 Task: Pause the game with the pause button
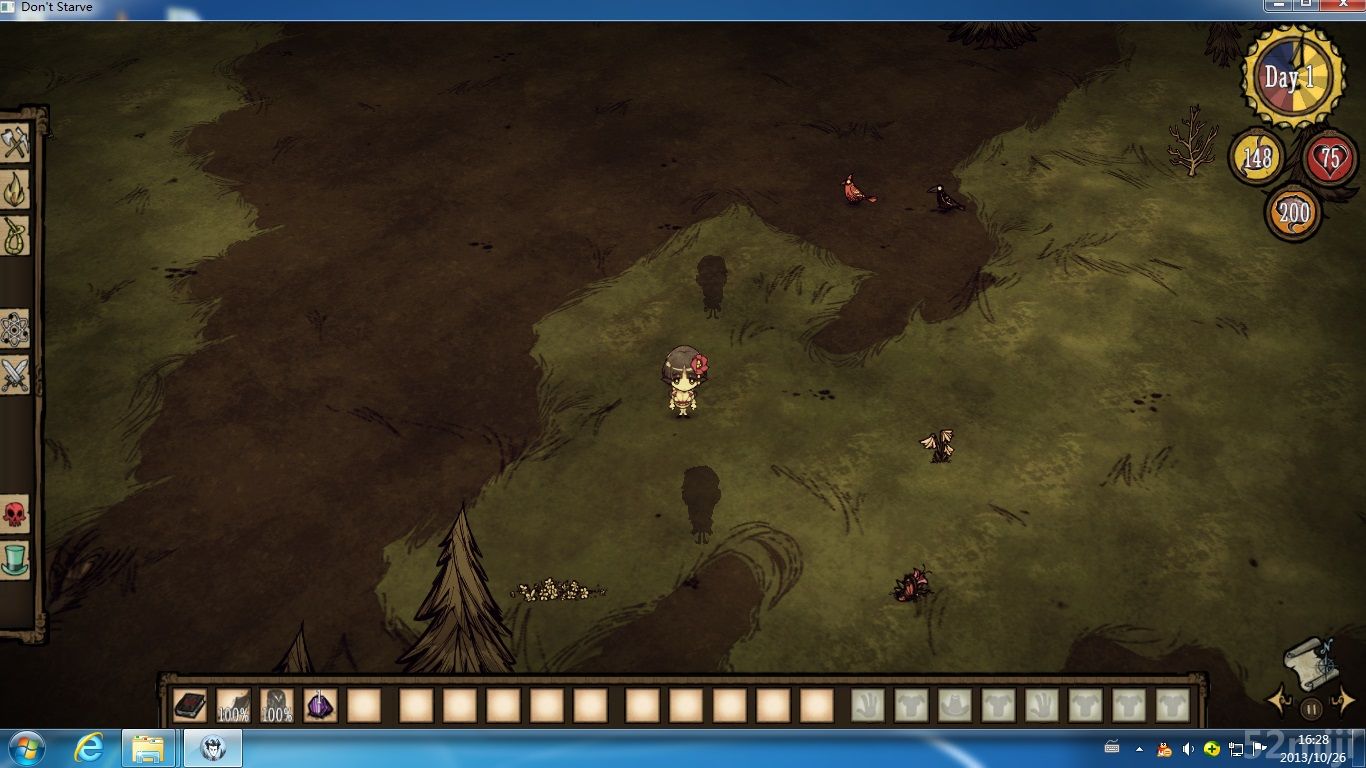click(1311, 709)
